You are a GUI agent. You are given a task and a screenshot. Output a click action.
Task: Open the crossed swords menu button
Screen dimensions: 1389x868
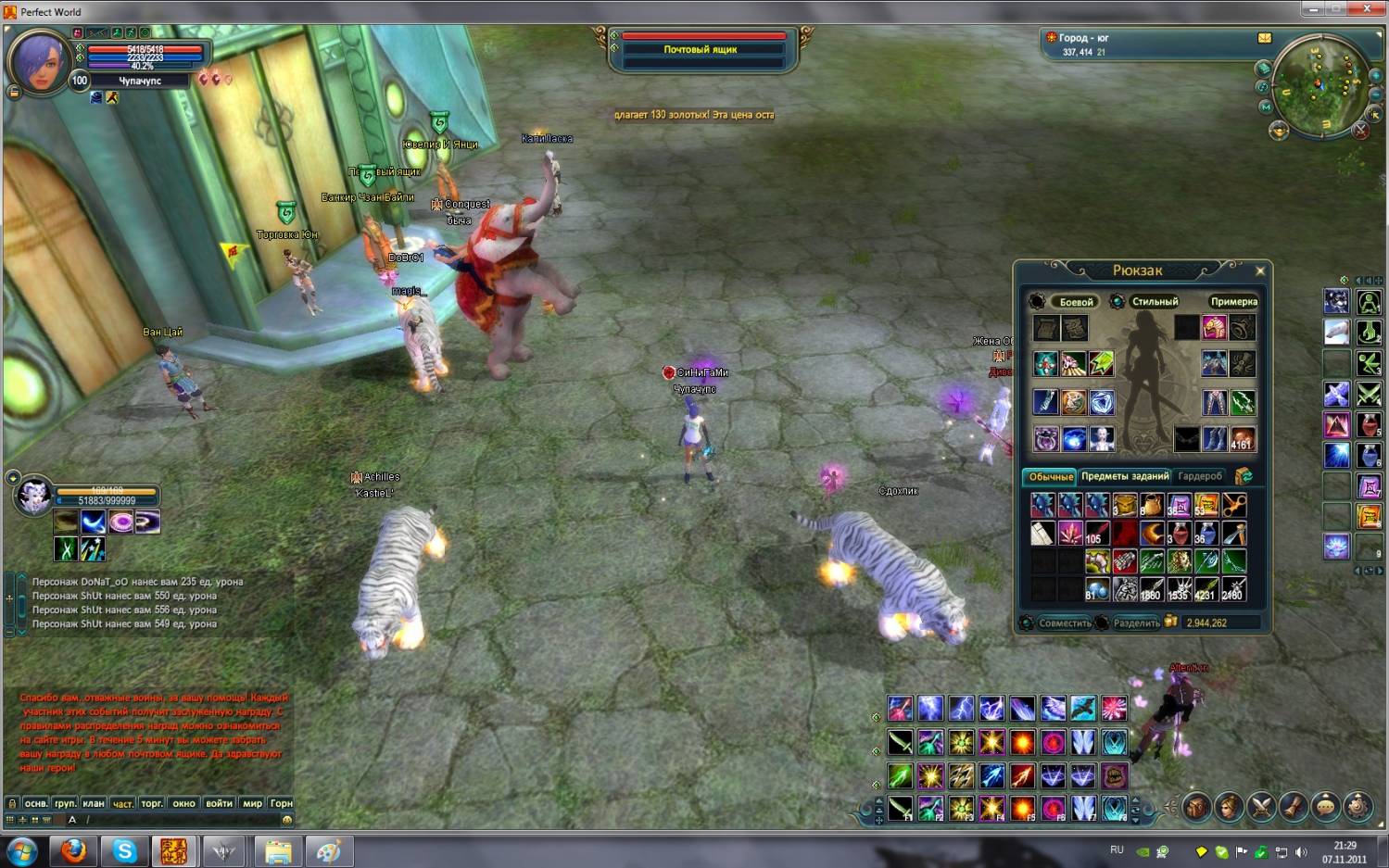coord(1261,807)
